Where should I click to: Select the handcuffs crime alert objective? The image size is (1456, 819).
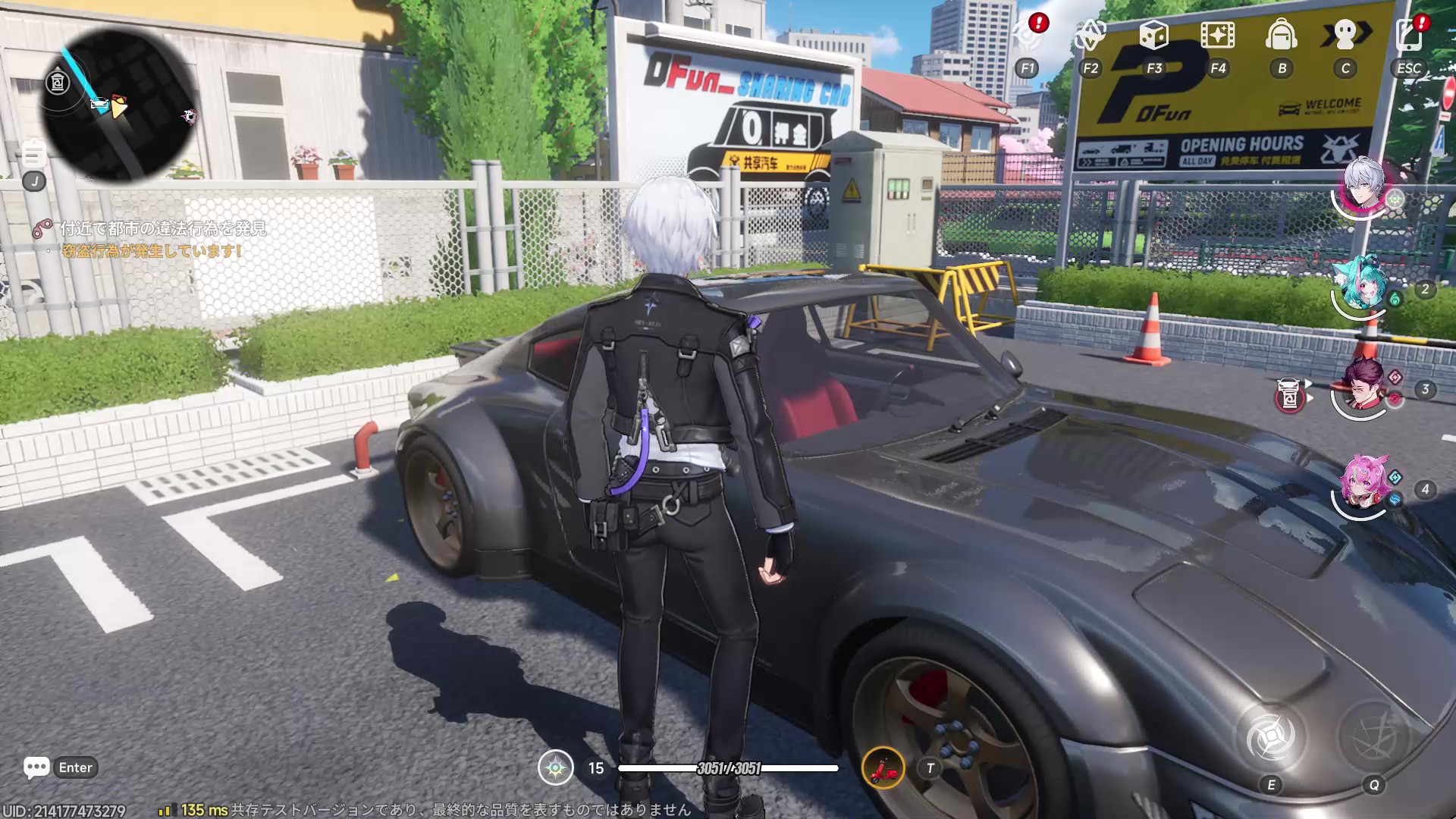[x=42, y=228]
